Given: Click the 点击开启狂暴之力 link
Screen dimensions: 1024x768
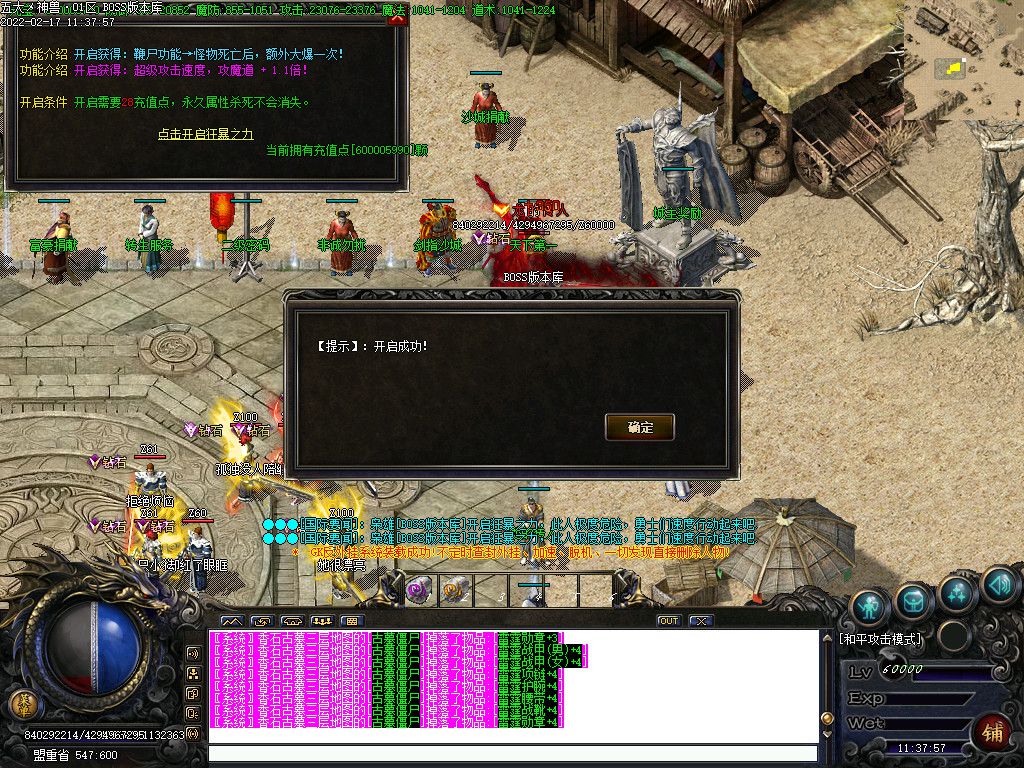Looking at the screenshot, I should tap(205, 134).
